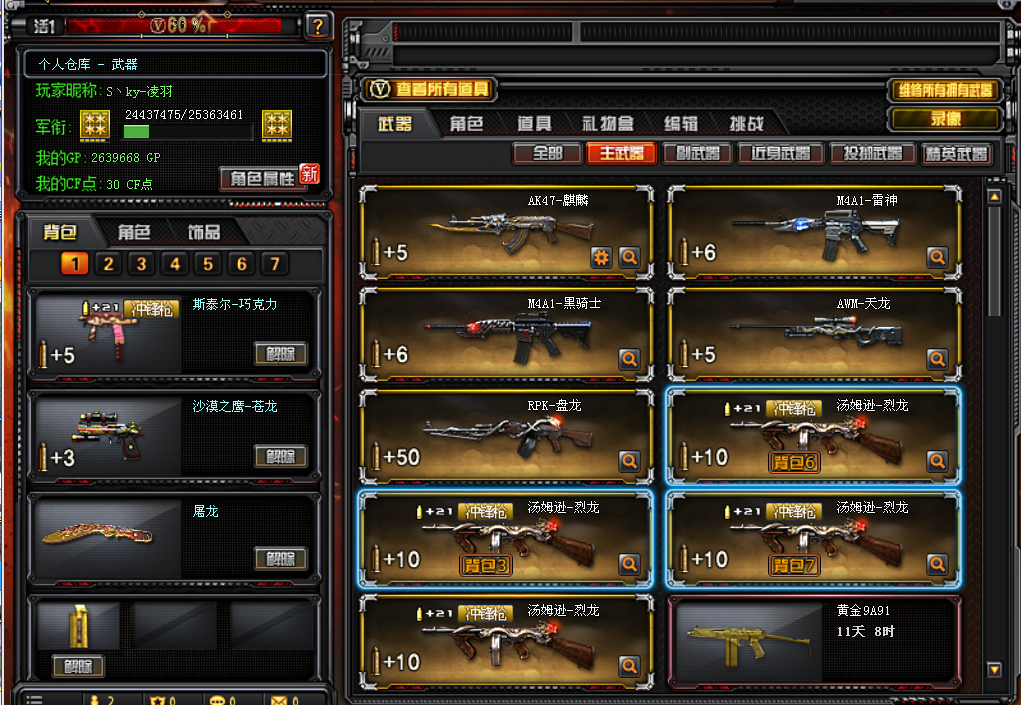1021x705 pixels.
Task: Switch to the 道具 tab
Action: pyautogui.click(x=534, y=124)
